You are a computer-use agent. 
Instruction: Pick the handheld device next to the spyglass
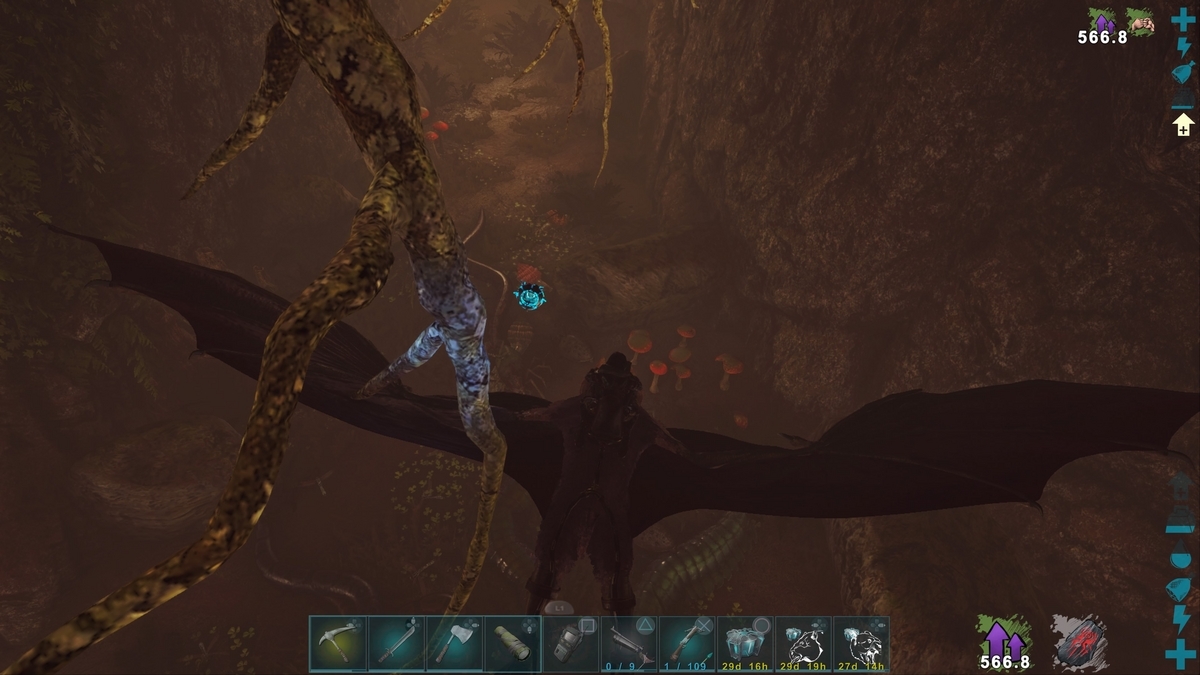click(571, 643)
